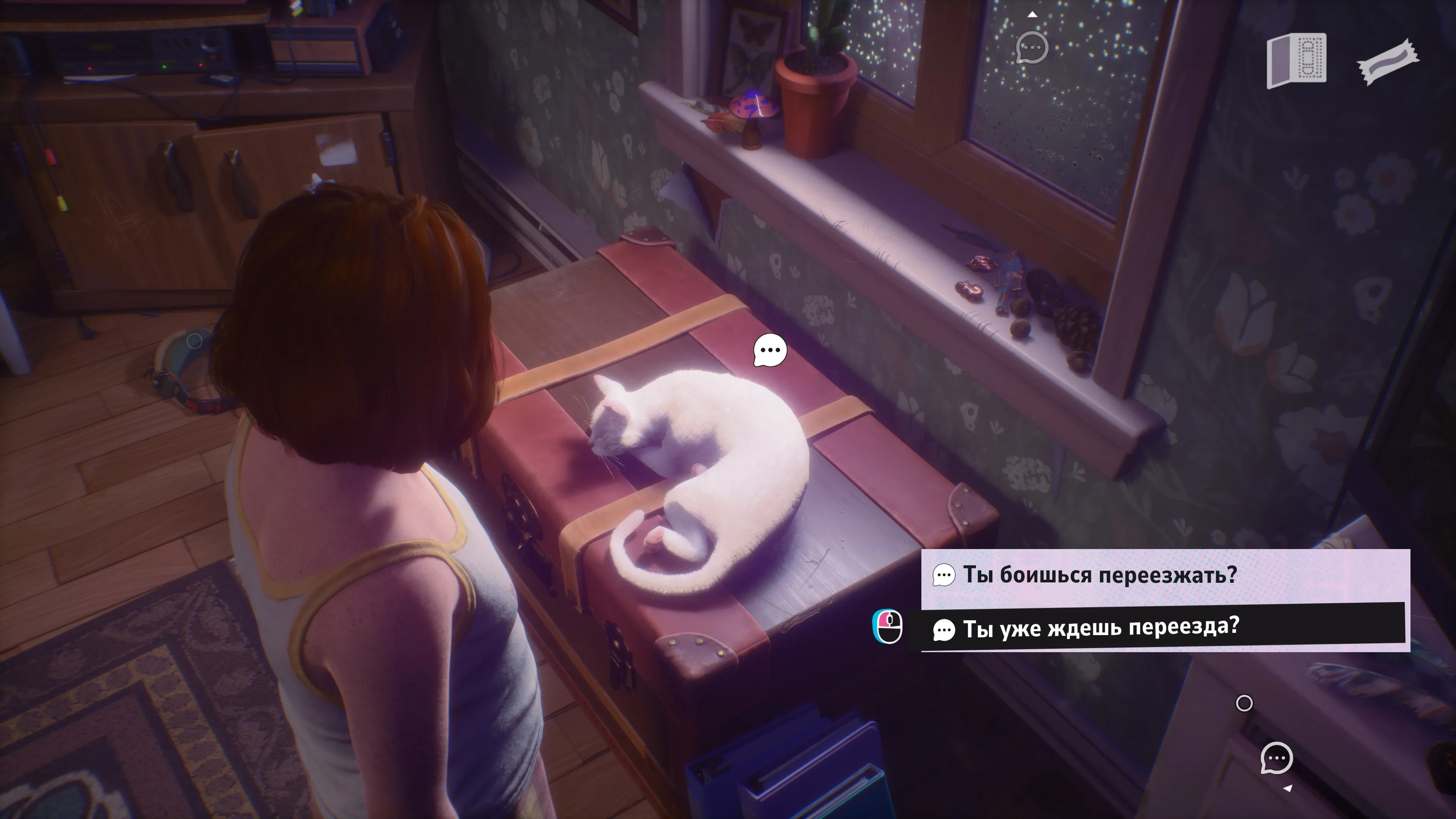Click the speech bubble above the cat
1456x819 pixels.
point(770,350)
